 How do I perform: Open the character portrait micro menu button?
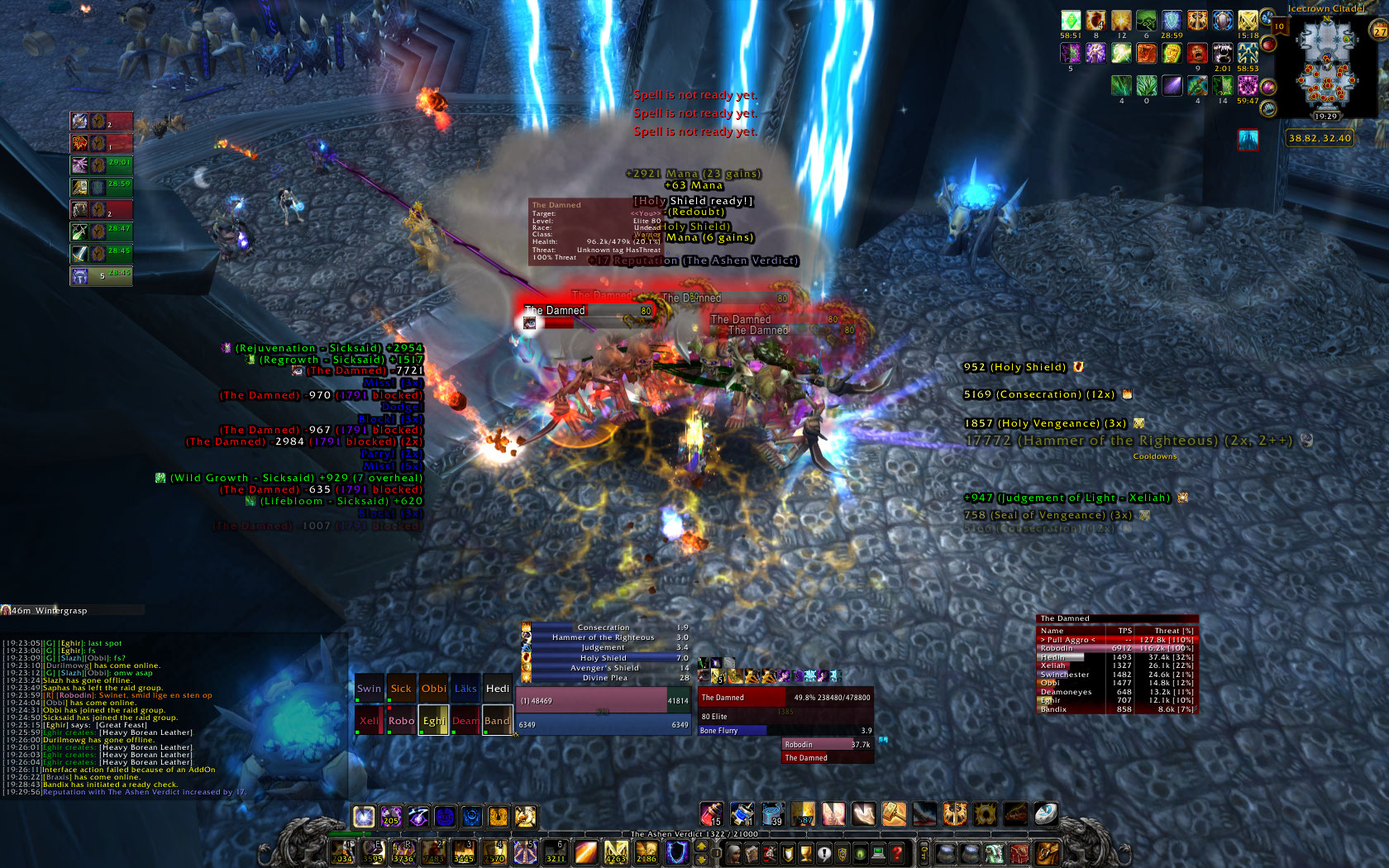click(733, 853)
